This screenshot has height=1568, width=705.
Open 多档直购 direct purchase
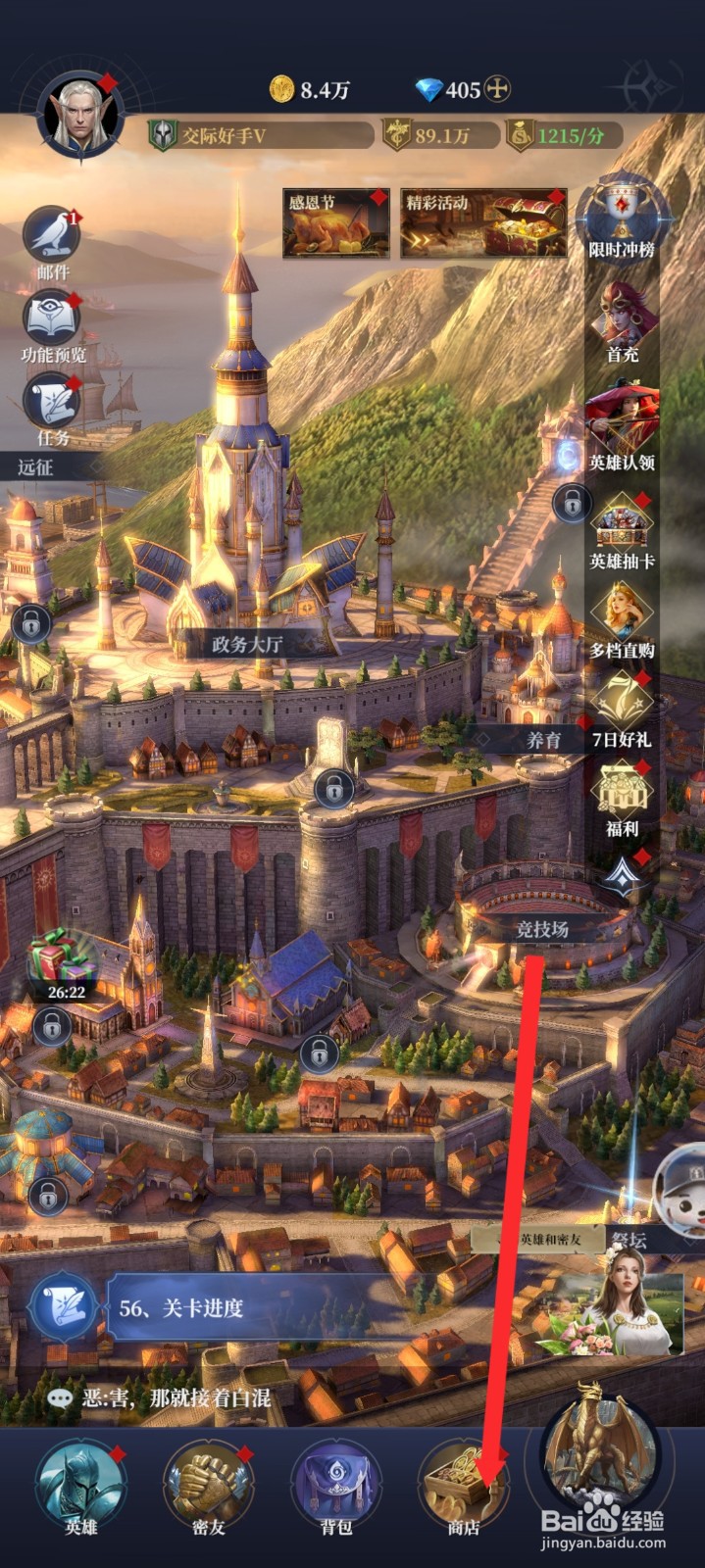(622, 615)
